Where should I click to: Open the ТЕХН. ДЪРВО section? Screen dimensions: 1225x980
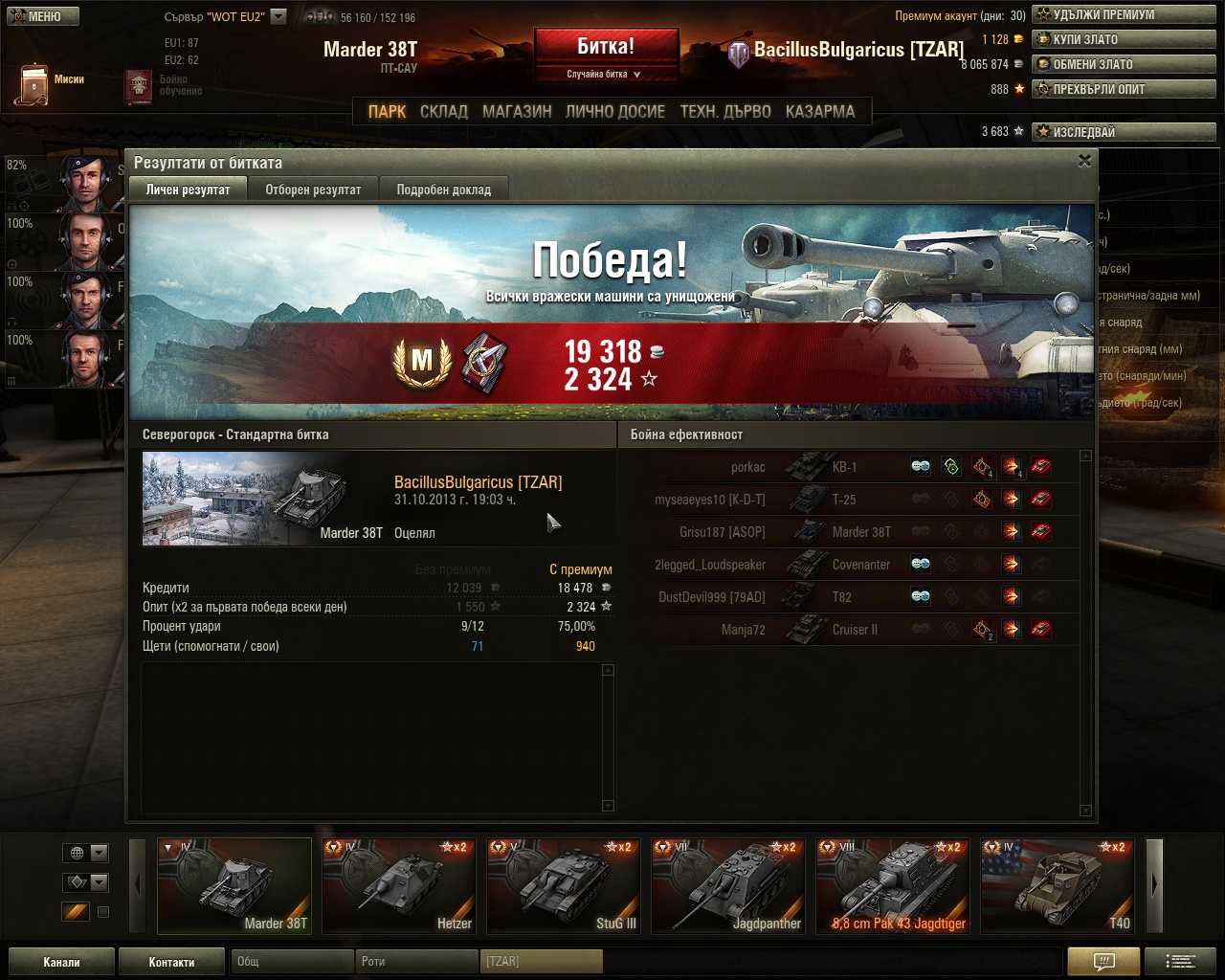click(x=725, y=111)
